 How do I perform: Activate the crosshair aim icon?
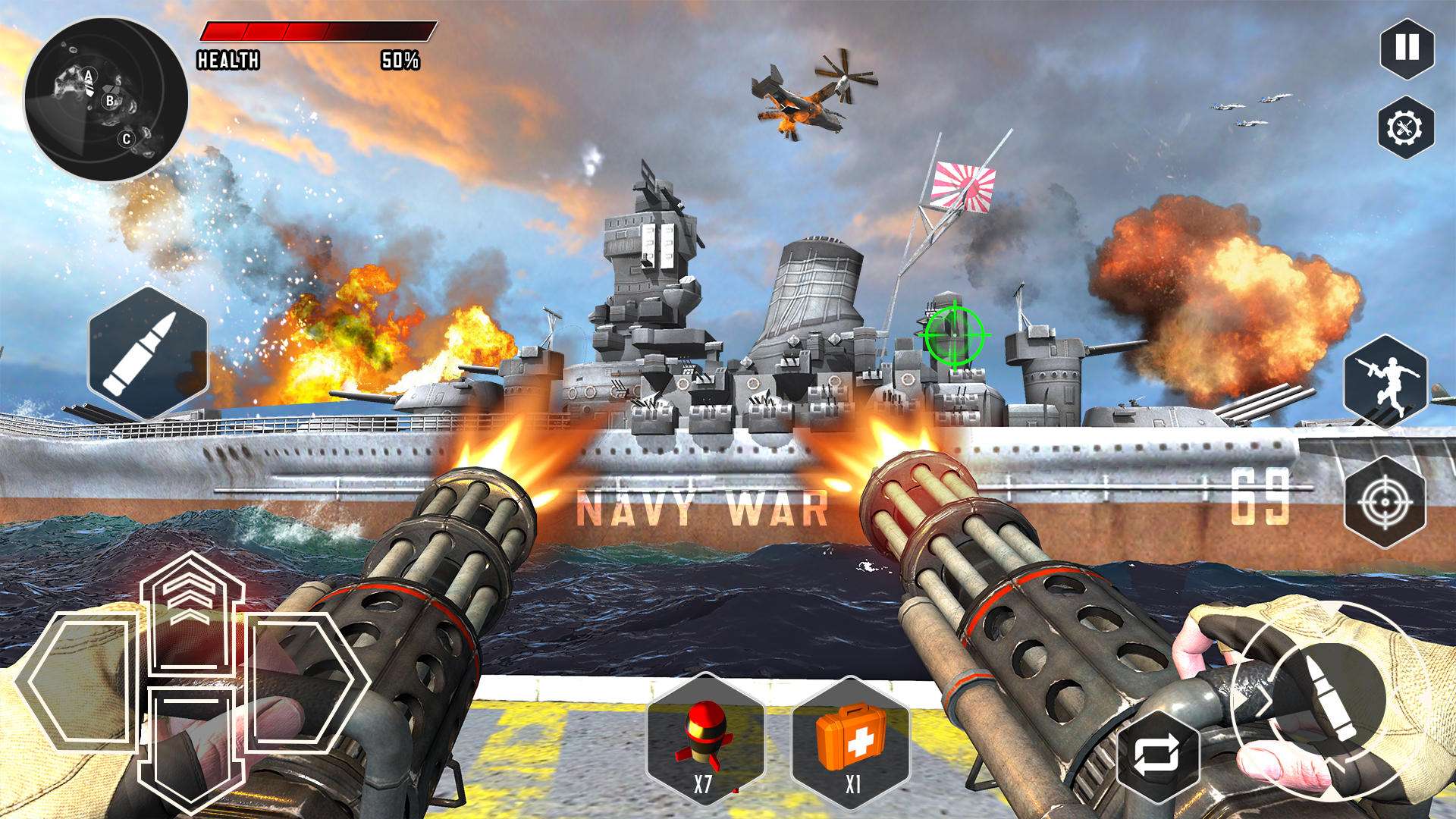click(1386, 500)
